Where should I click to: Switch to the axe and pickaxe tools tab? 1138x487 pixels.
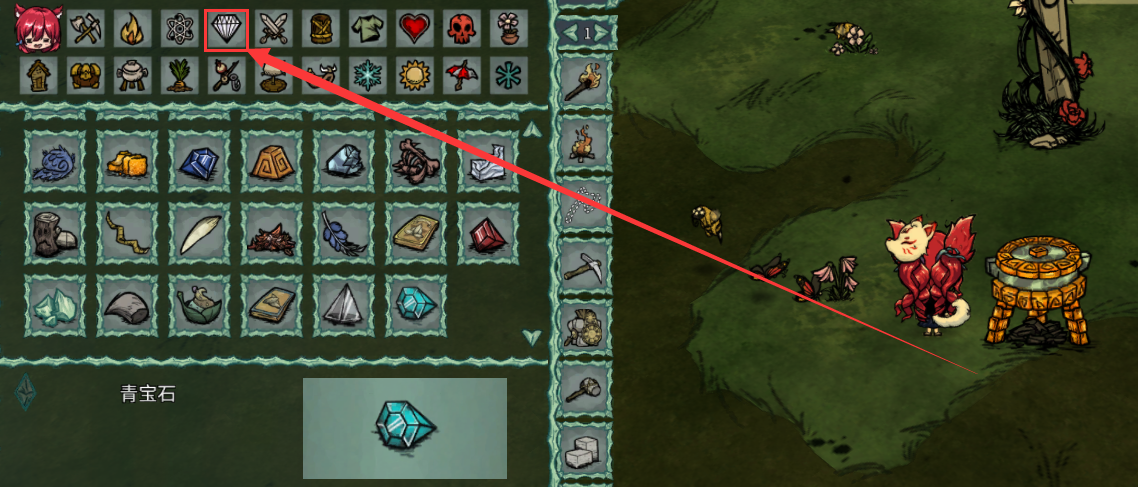tap(87, 30)
